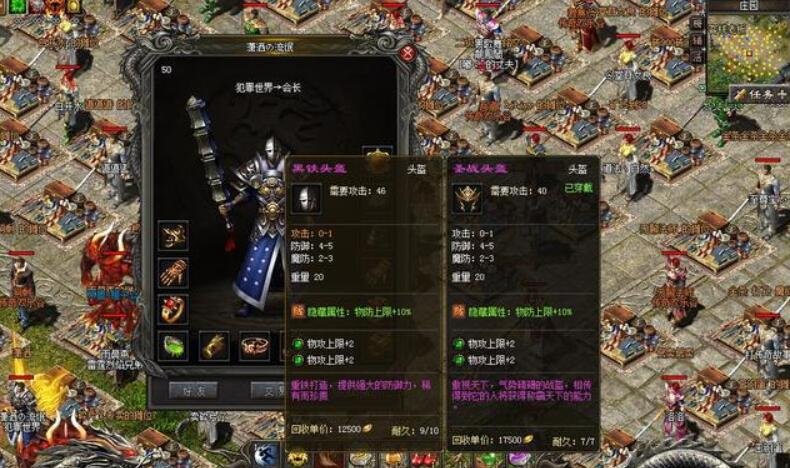This screenshot has height=468, width=790.
Task: Activate the blue wolf skill on hotbar
Action: tap(267, 455)
